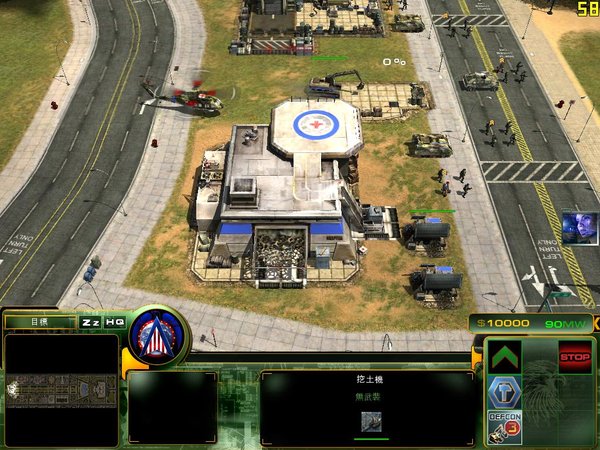Image resolution: width=600 pixels, height=450 pixels.
Task: Open the hammer build structures command
Action: (504, 392)
